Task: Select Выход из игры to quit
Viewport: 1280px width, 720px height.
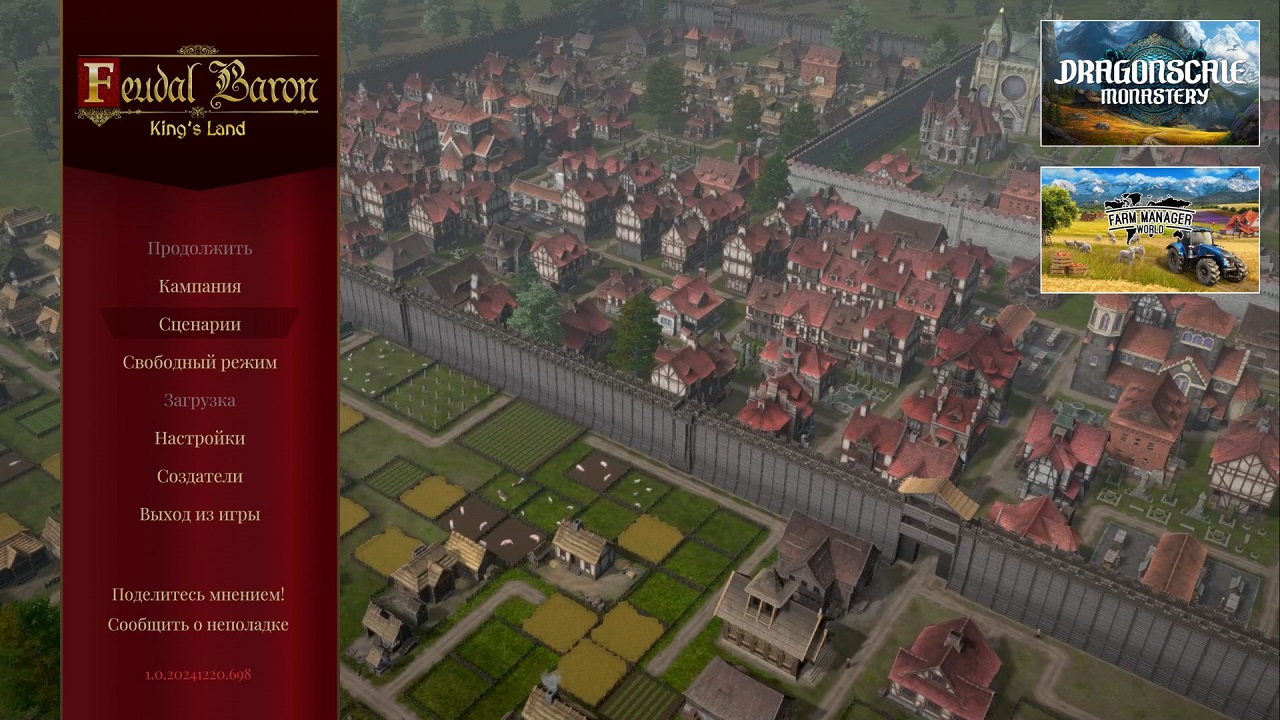Action: click(x=199, y=514)
